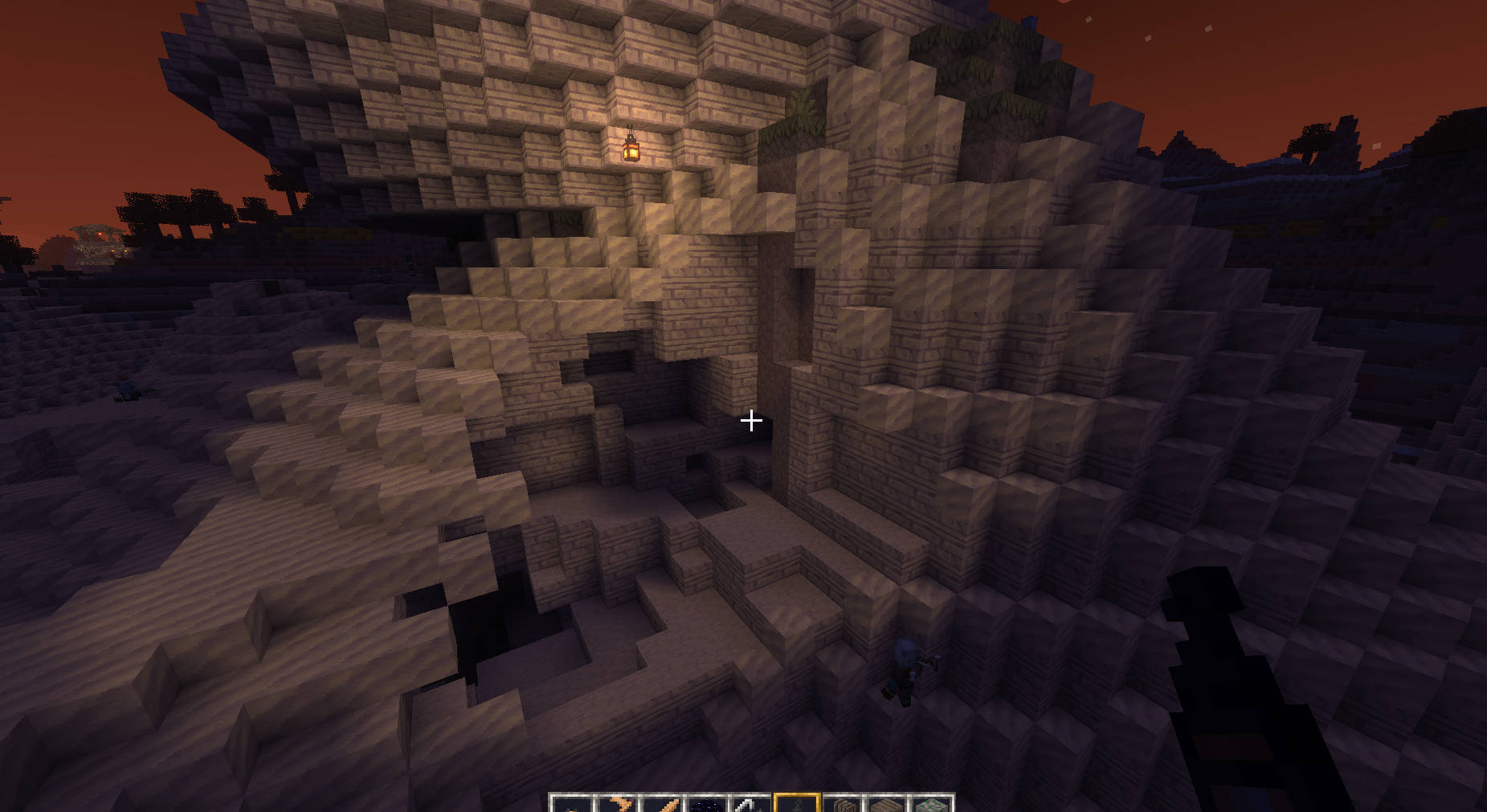1487x812 pixels.
Task: Choose the obsidian block hotbar slot
Action: [x=708, y=804]
